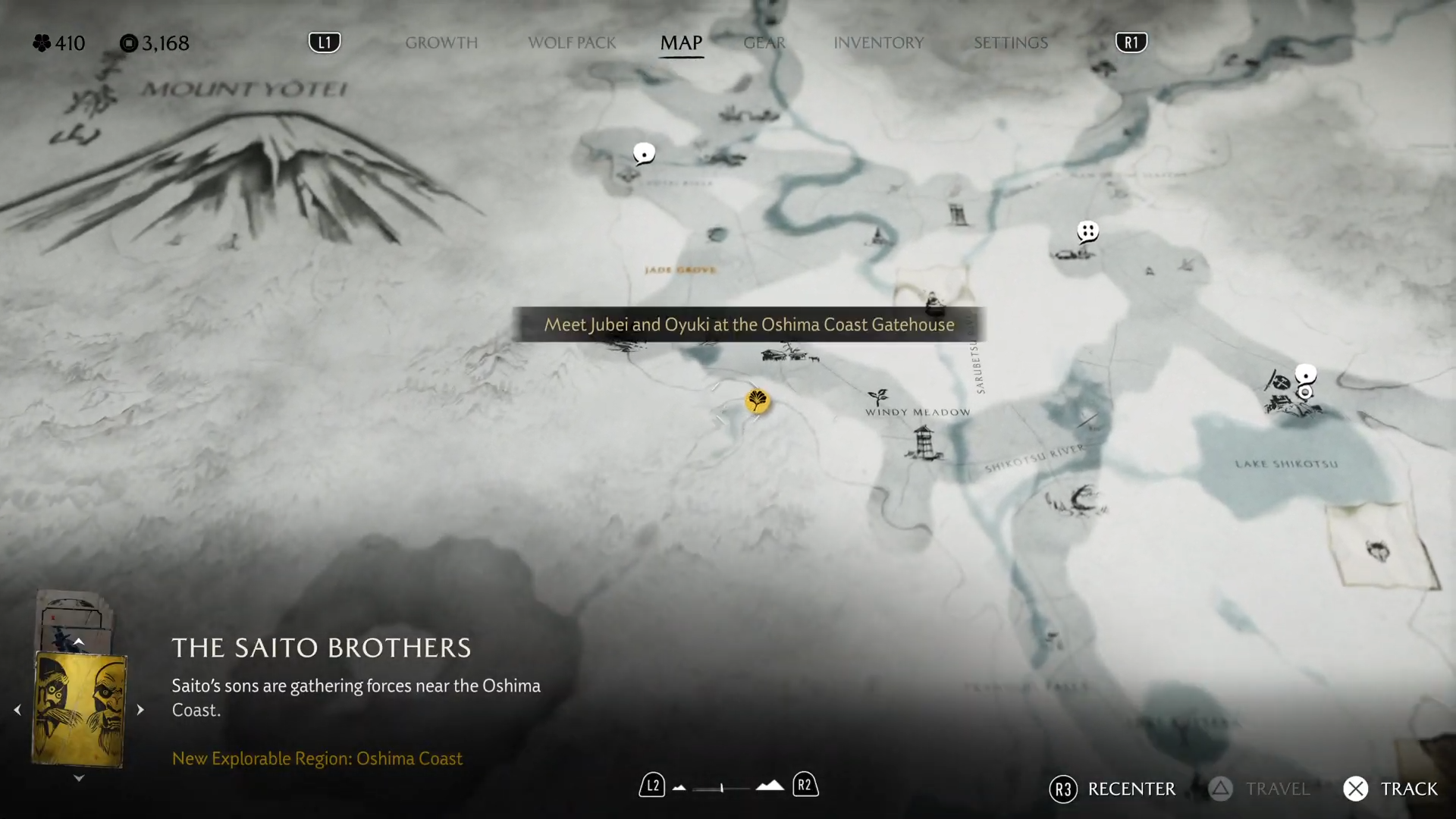Select the plant sprout icon at Windy Meadow

(877, 397)
